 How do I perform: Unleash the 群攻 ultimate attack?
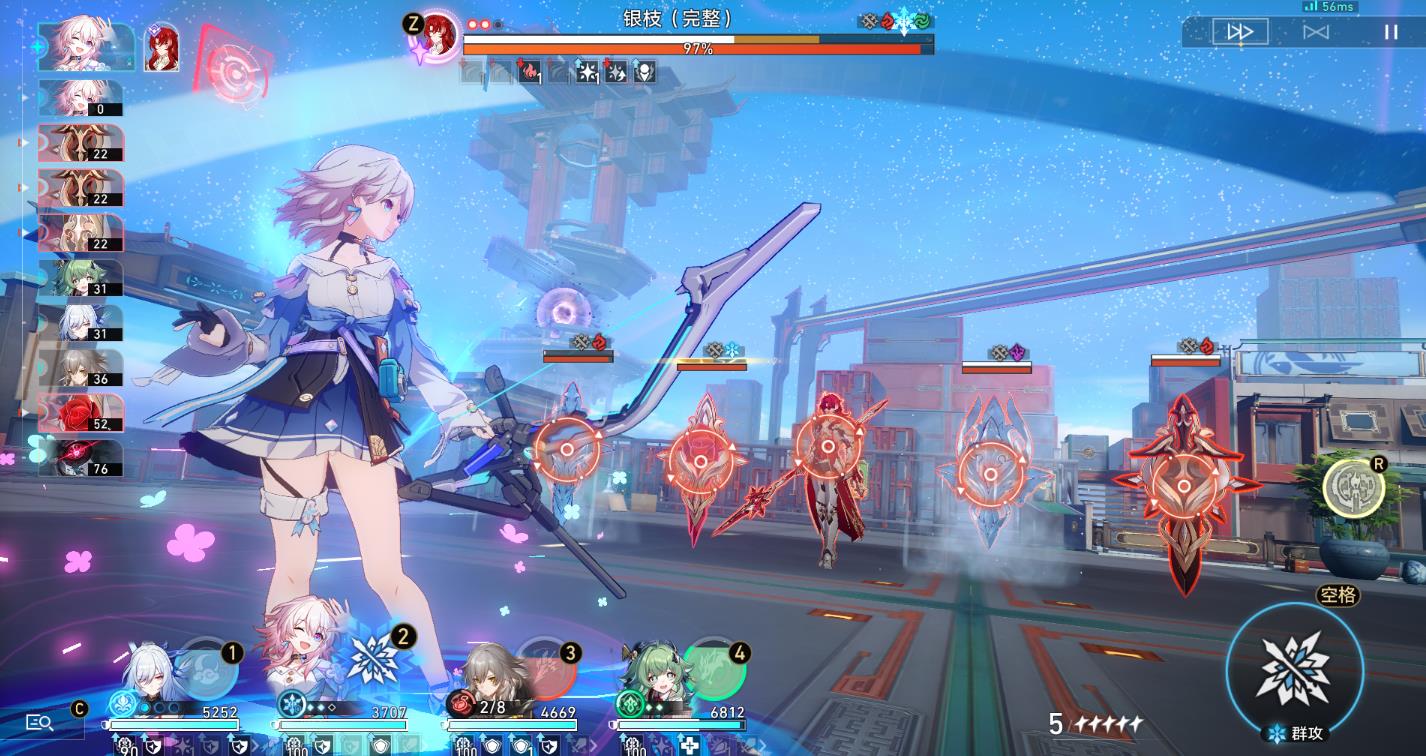tap(1293, 667)
